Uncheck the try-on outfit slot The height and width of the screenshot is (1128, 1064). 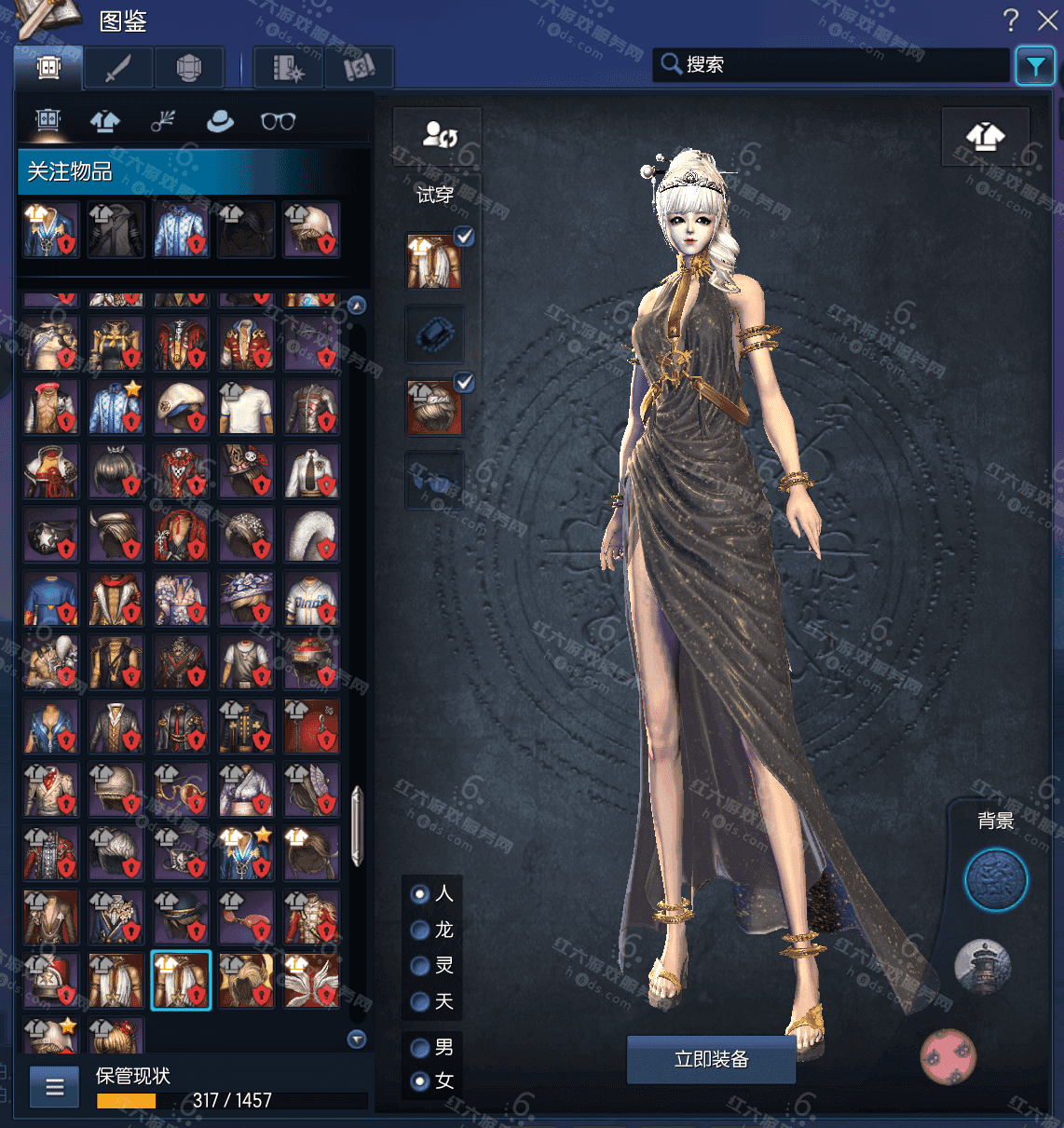click(x=464, y=237)
